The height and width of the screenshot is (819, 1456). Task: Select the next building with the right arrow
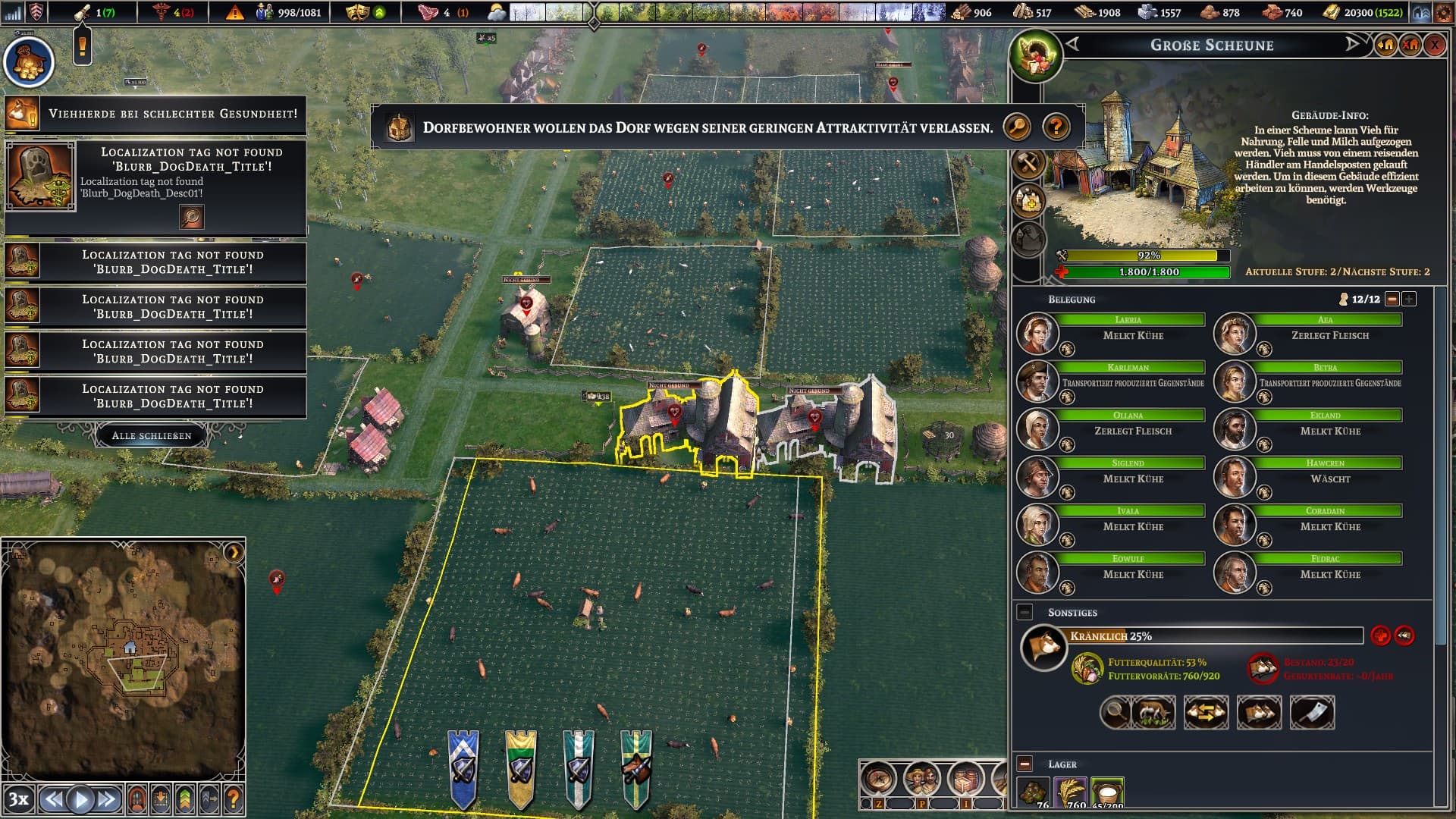[x=1353, y=45]
